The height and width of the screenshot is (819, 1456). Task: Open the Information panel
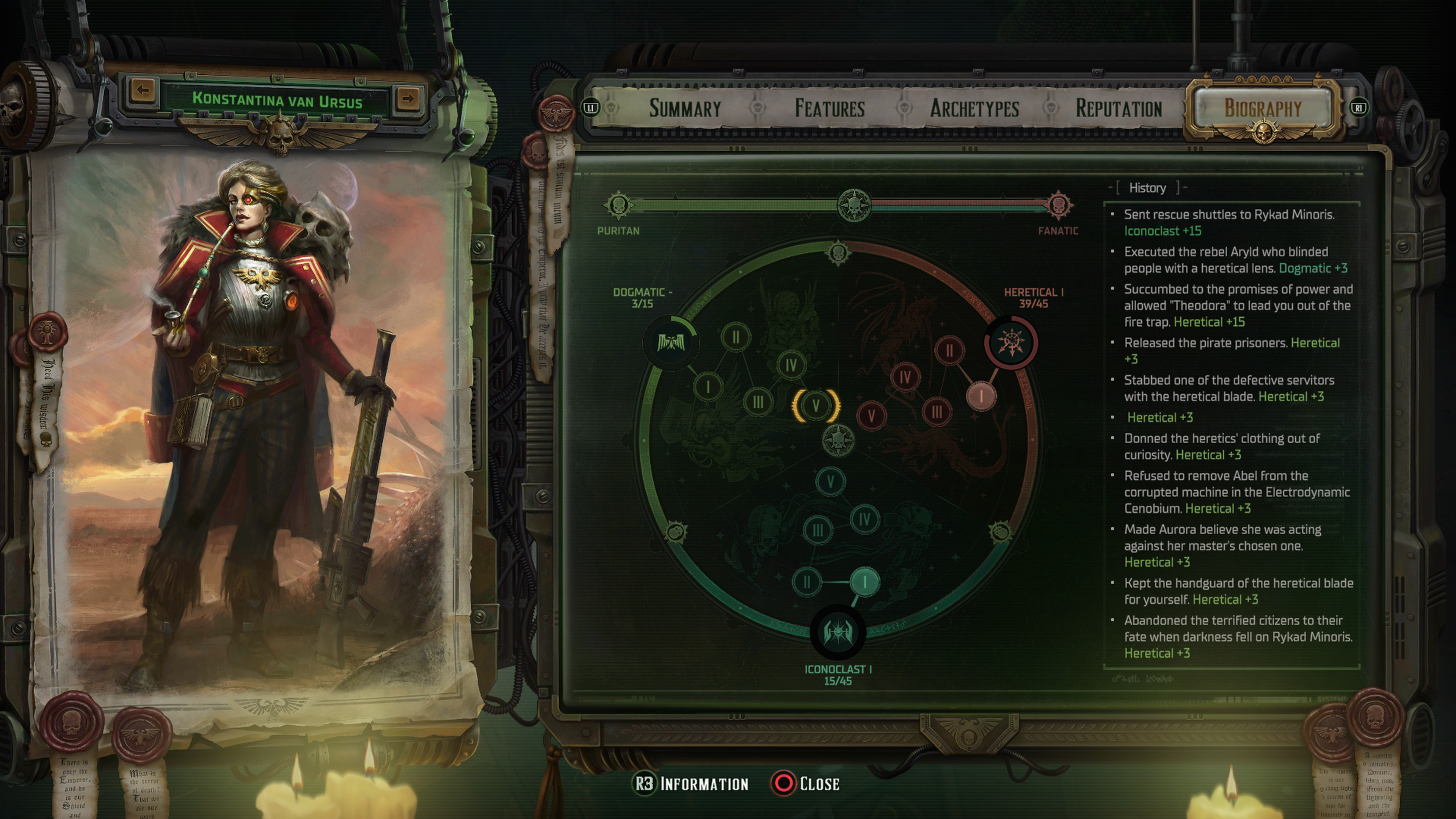pos(691,783)
